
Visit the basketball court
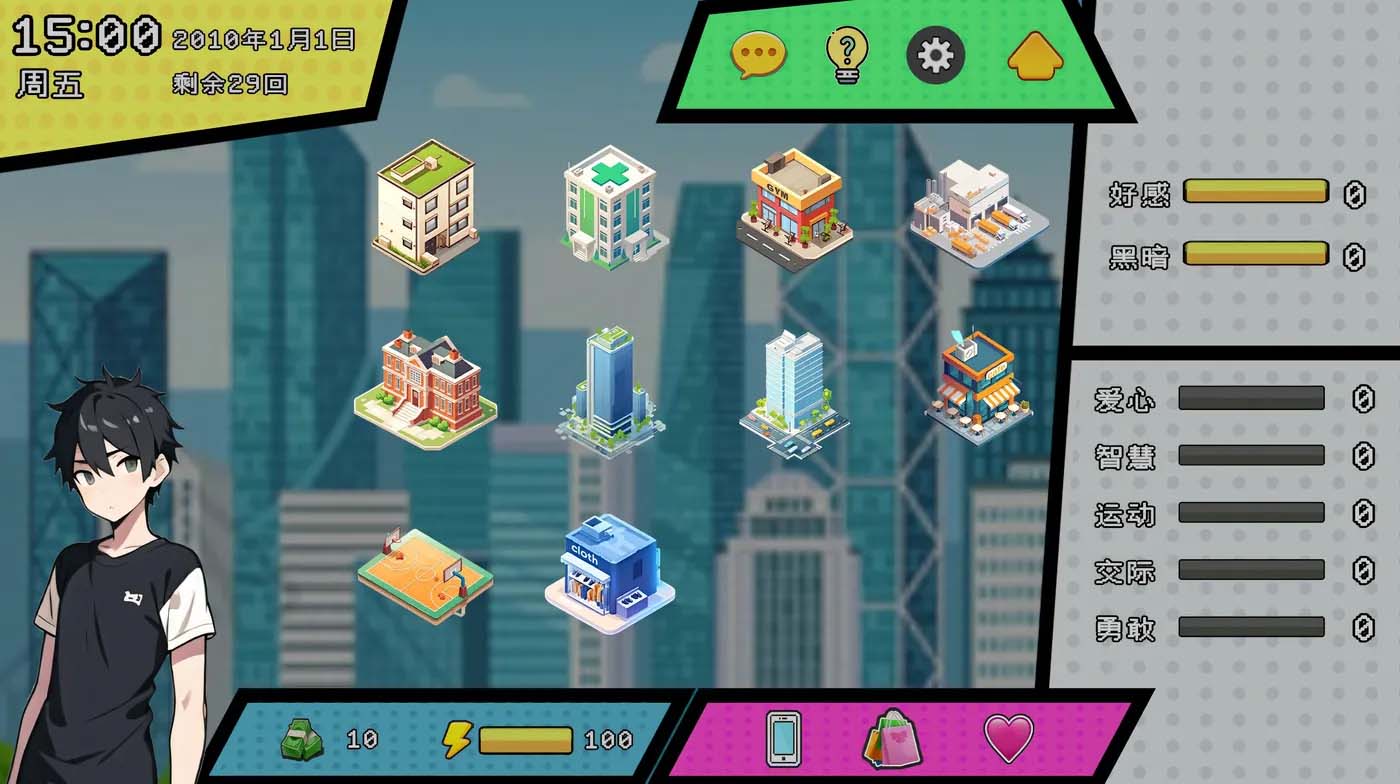tap(425, 570)
